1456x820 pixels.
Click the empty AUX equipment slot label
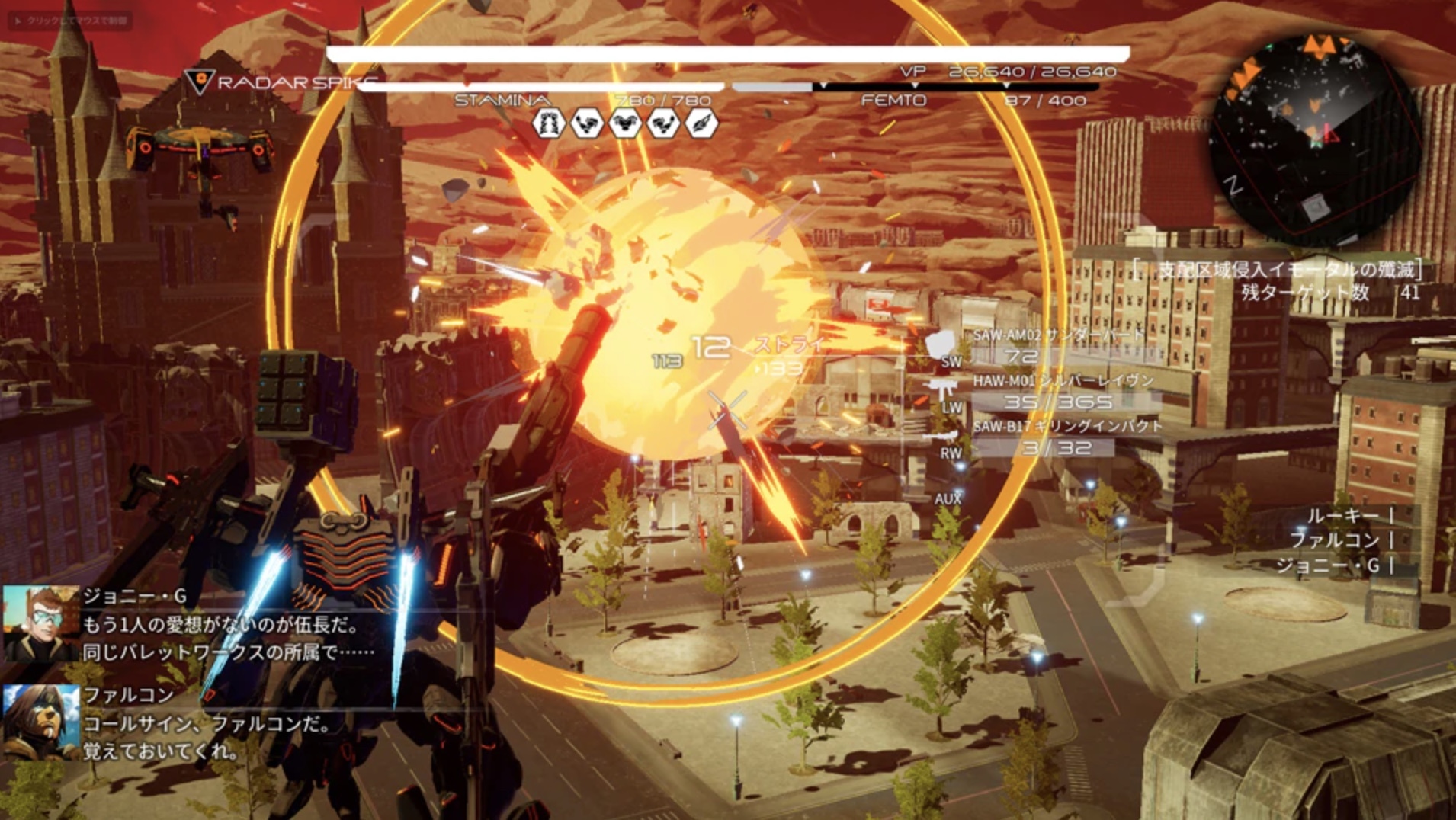click(948, 498)
